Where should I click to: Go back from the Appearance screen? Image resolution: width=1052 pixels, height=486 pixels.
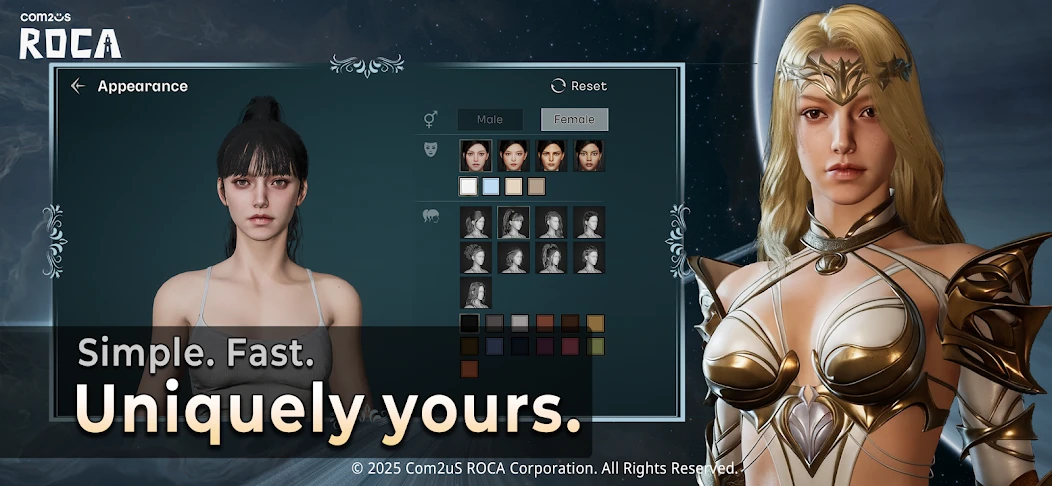(78, 86)
